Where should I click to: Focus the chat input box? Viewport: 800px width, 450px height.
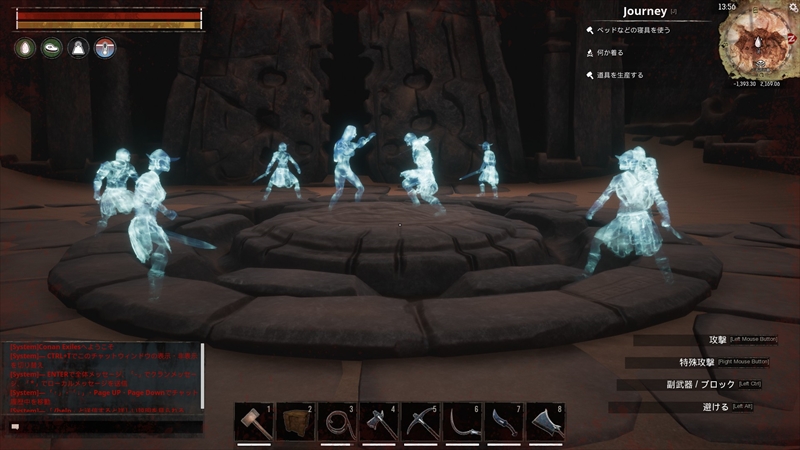click(105, 426)
